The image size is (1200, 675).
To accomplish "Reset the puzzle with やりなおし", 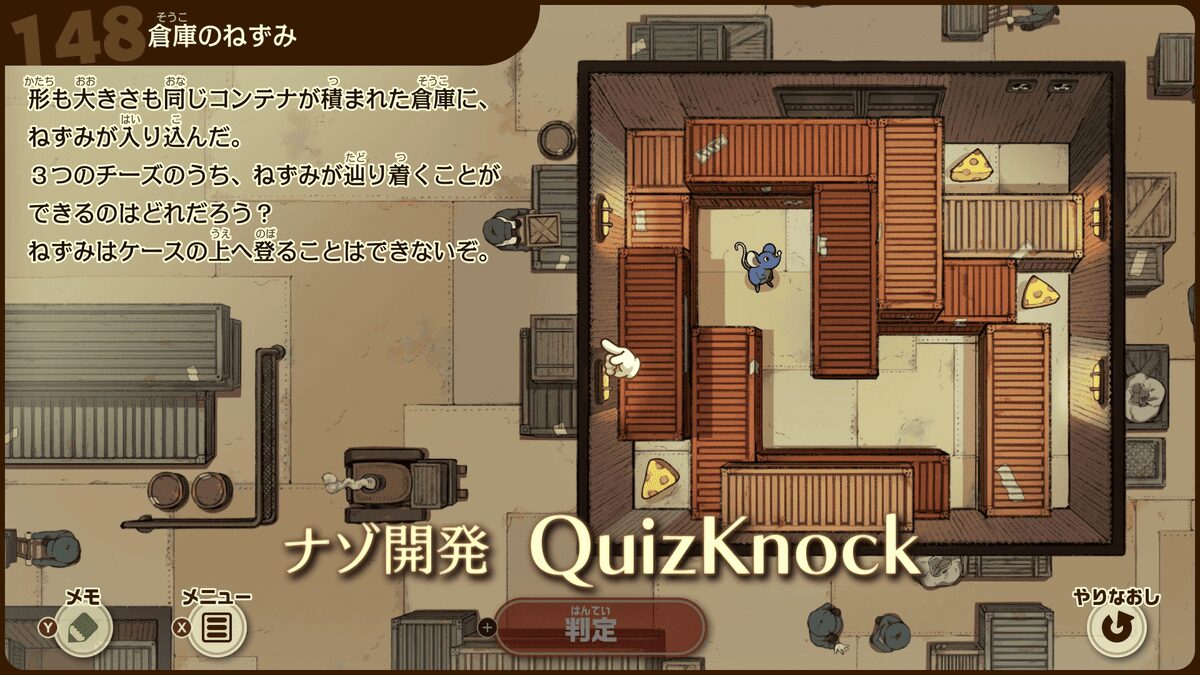I will 1116,627.
